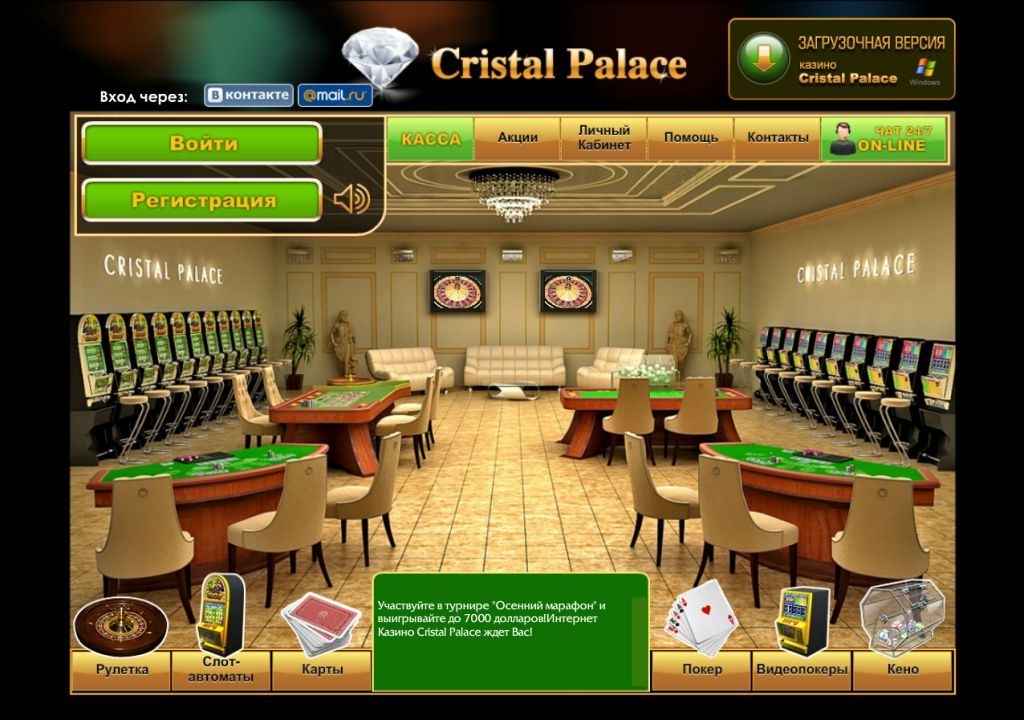Open the Личный Кабинет account tab

(604, 138)
